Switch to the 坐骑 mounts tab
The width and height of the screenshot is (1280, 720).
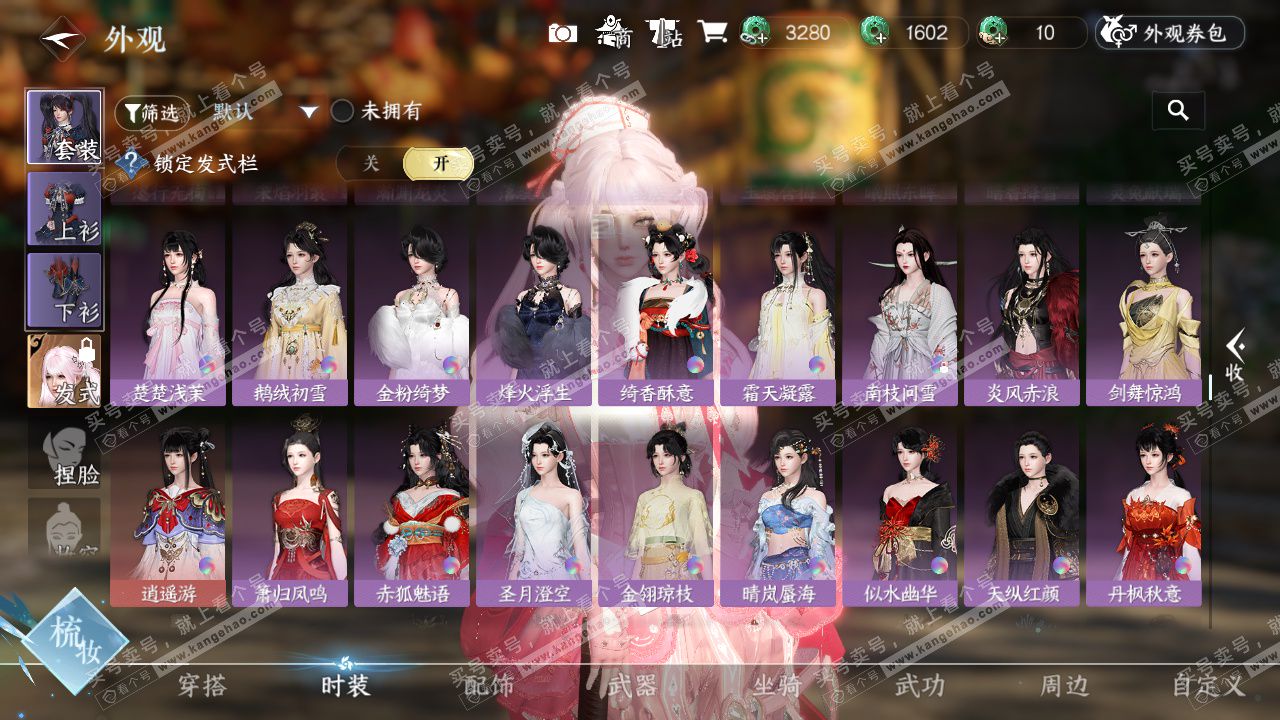point(777,685)
